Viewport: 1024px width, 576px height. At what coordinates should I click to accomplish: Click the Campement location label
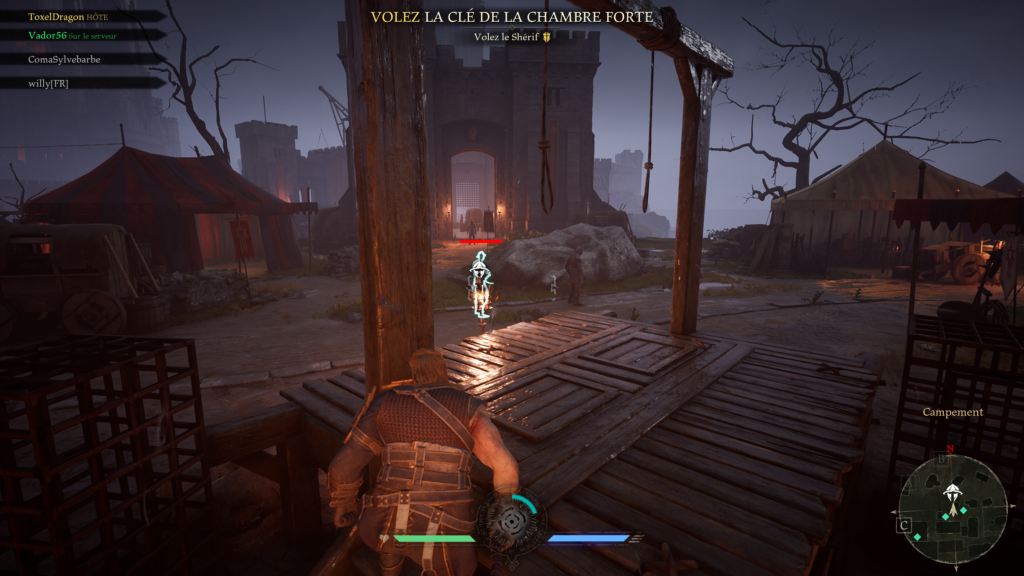click(953, 412)
